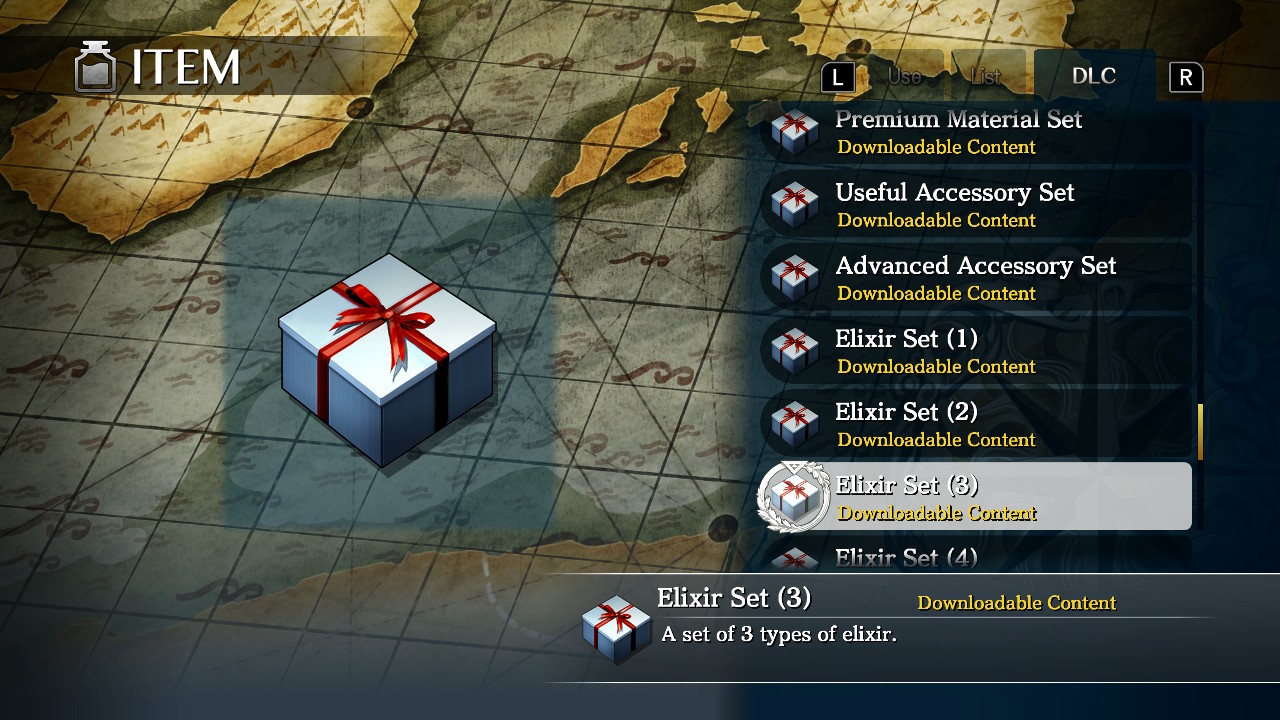Select the Elixir Set (1) gift box icon
Screen dimensions: 1280x720
coord(793,351)
